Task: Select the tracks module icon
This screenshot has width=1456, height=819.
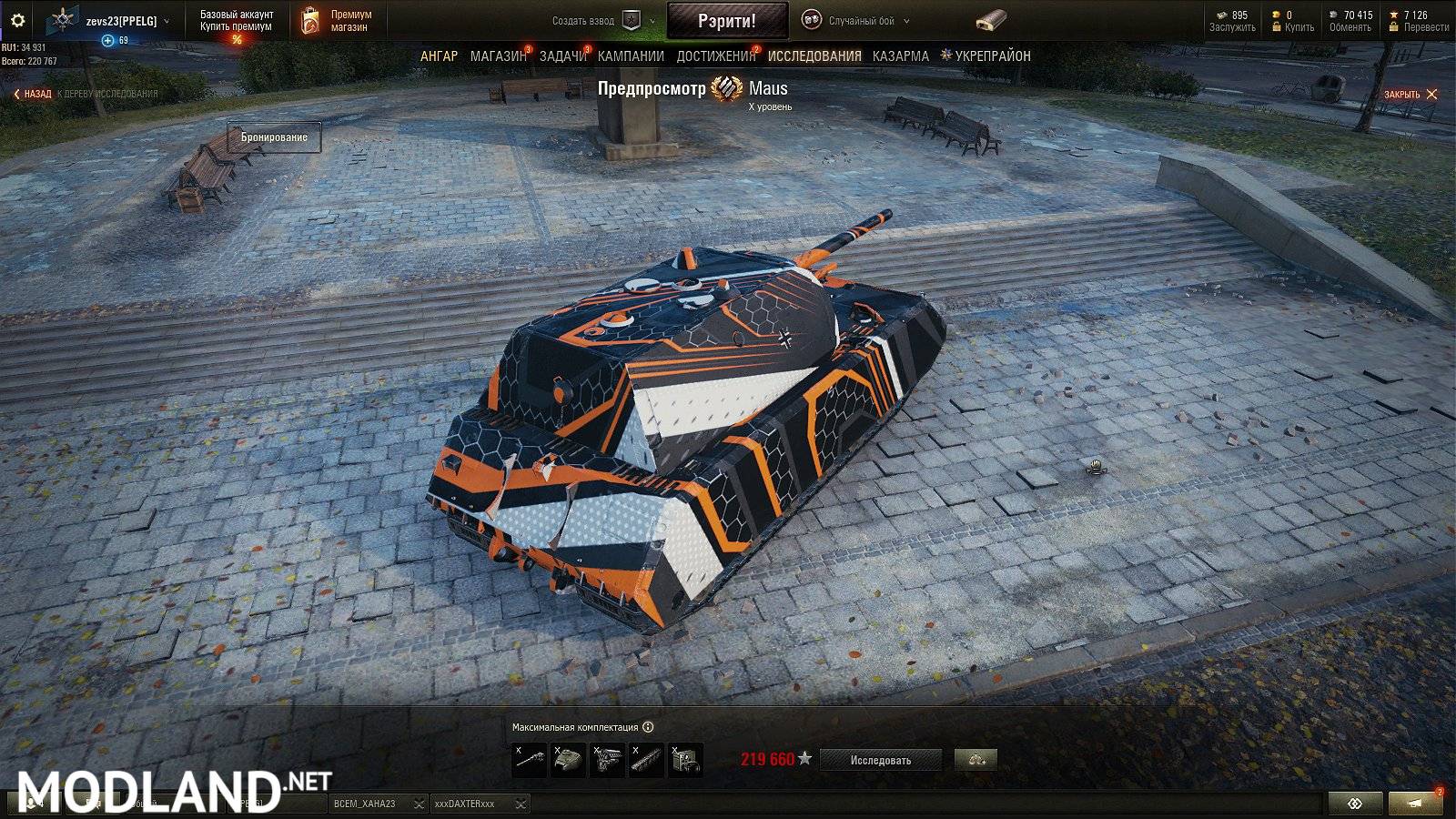Action: (x=646, y=758)
